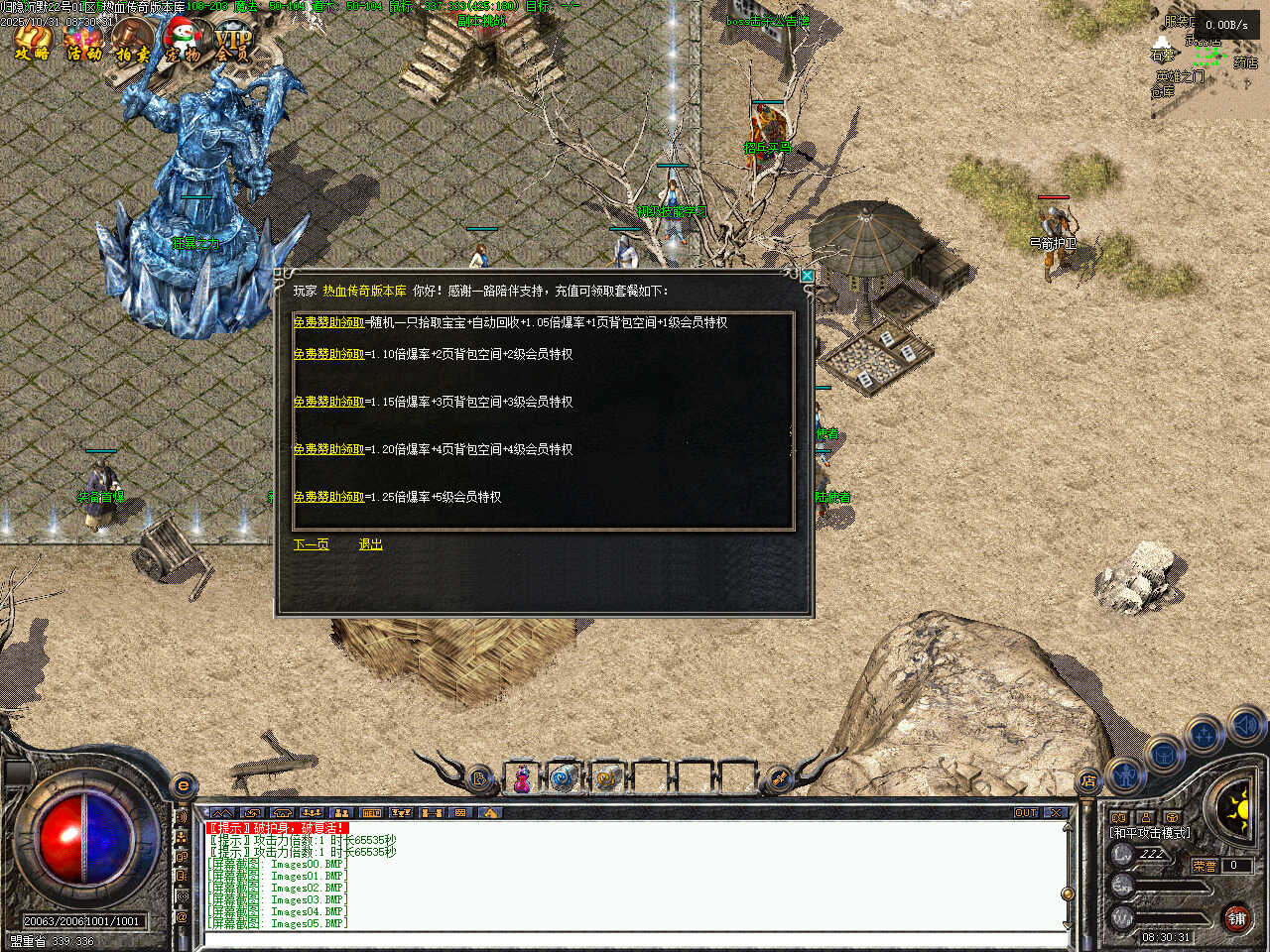Claim the 1.15x drop rate package
The height and width of the screenshot is (952, 1270).
[328, 402]
